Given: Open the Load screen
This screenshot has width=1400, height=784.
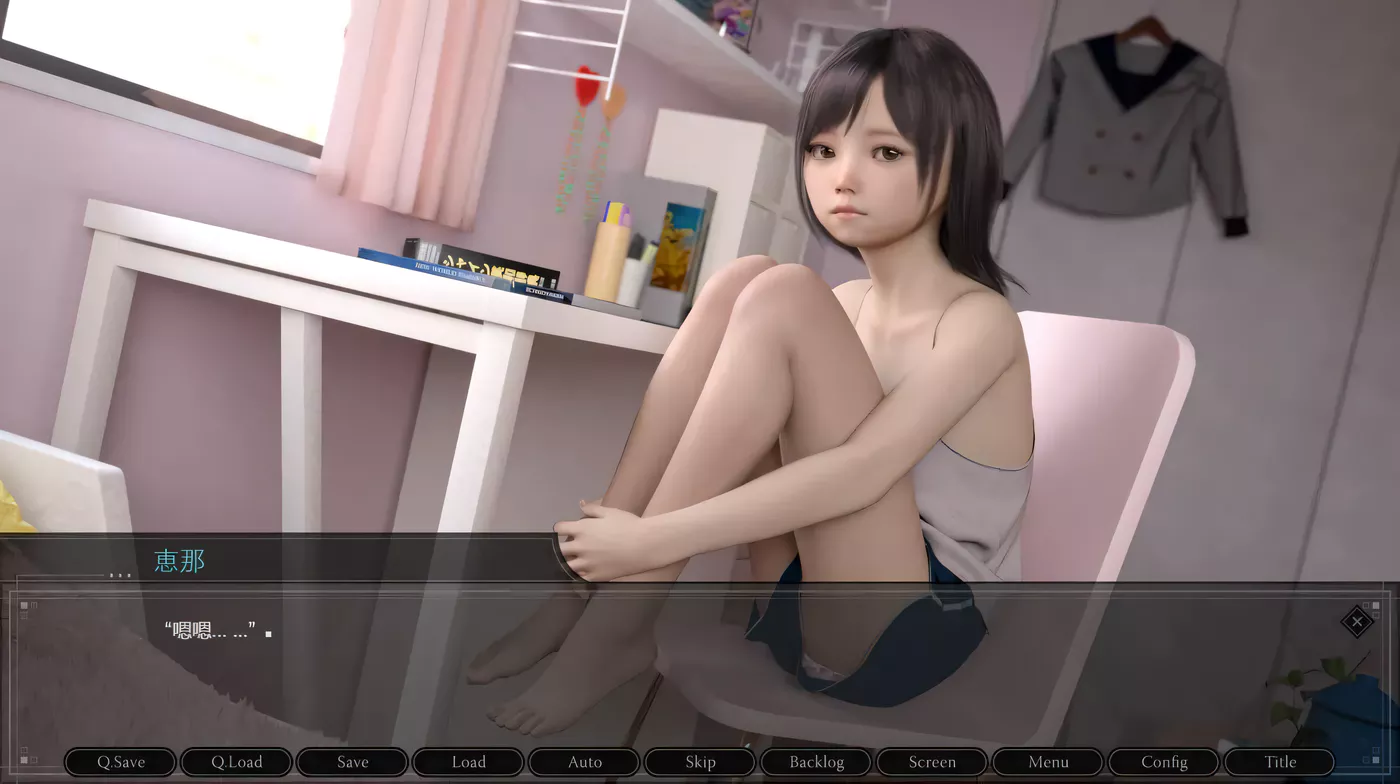Looking at the screenshot, I should tap(468, 761).
